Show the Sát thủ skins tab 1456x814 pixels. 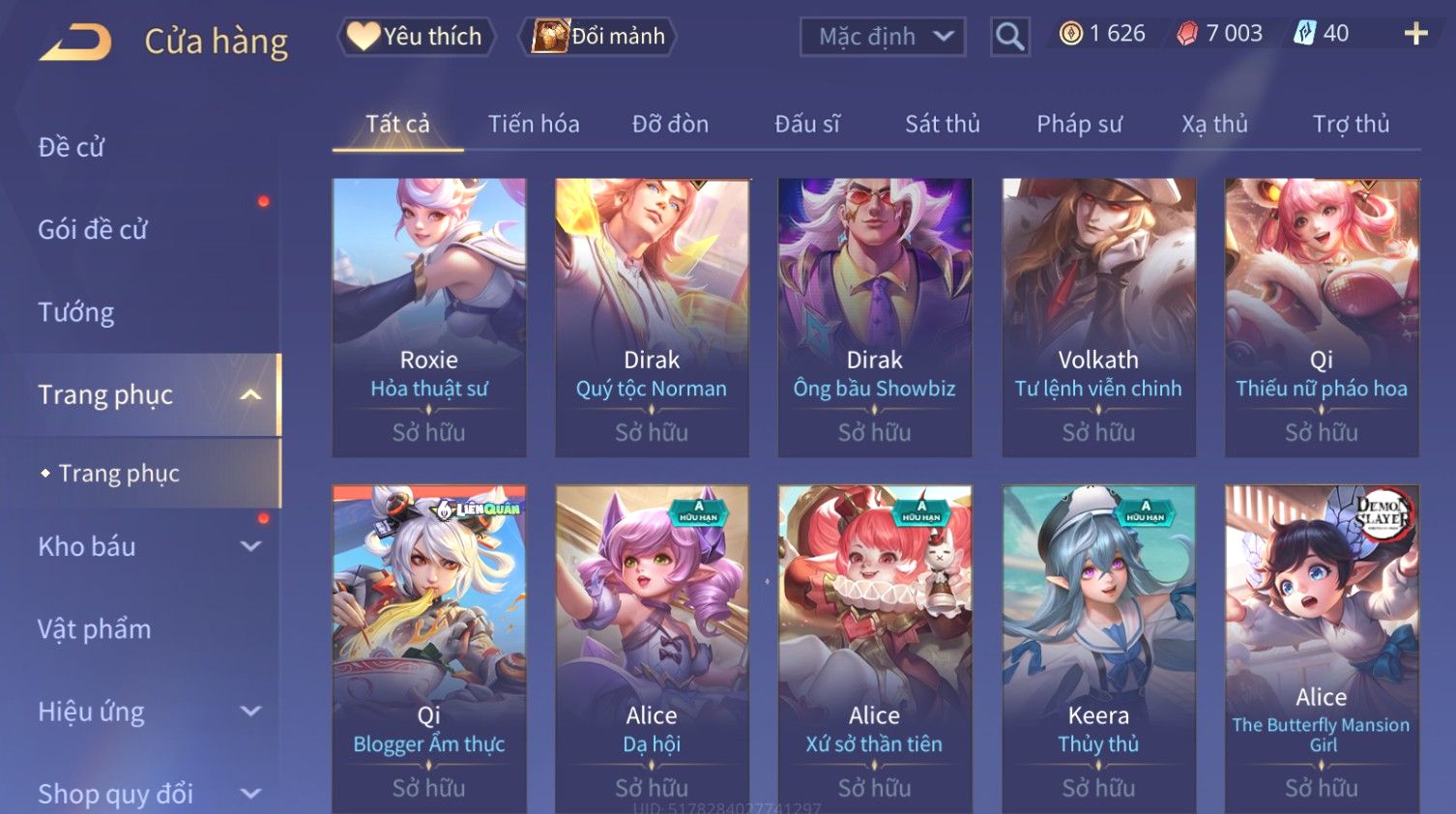(x=942, y=124)
